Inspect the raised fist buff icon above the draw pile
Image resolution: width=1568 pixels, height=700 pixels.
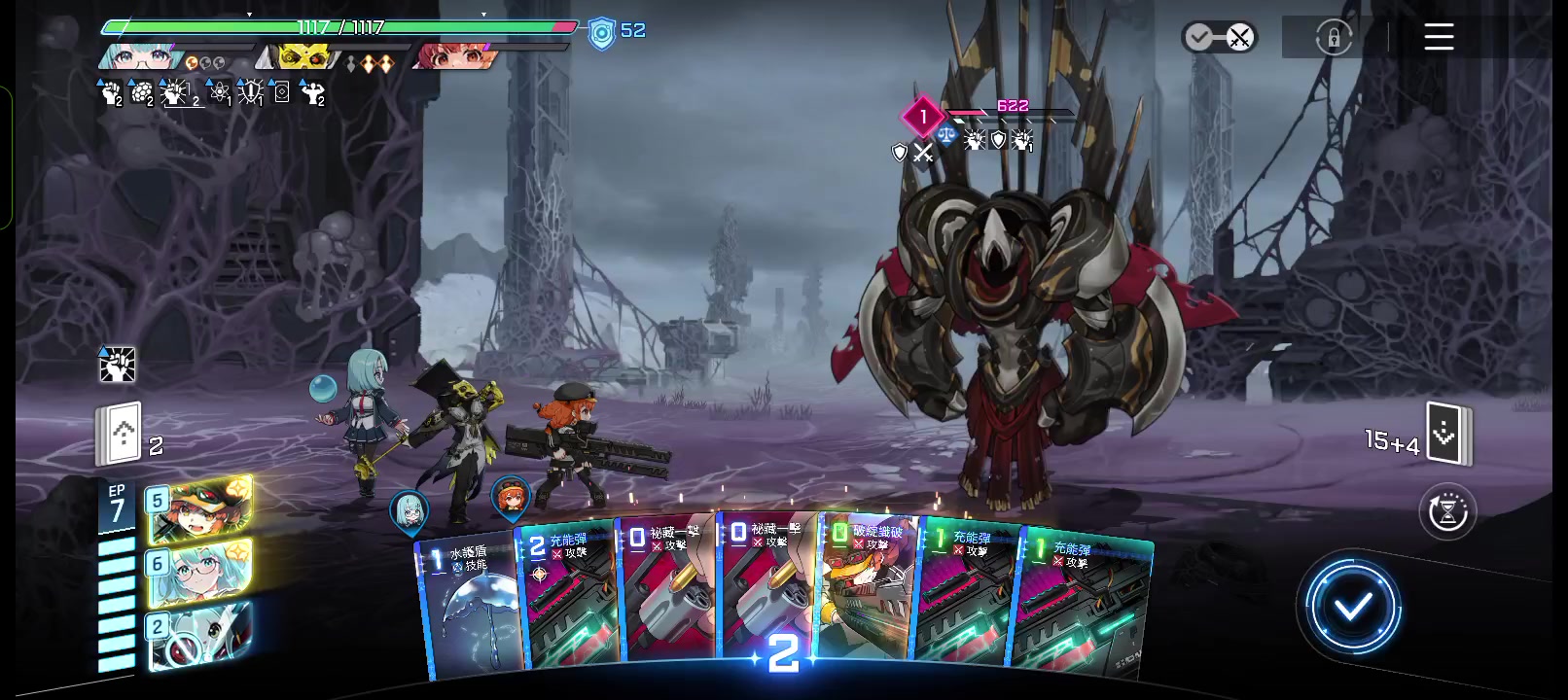[118, 365]
